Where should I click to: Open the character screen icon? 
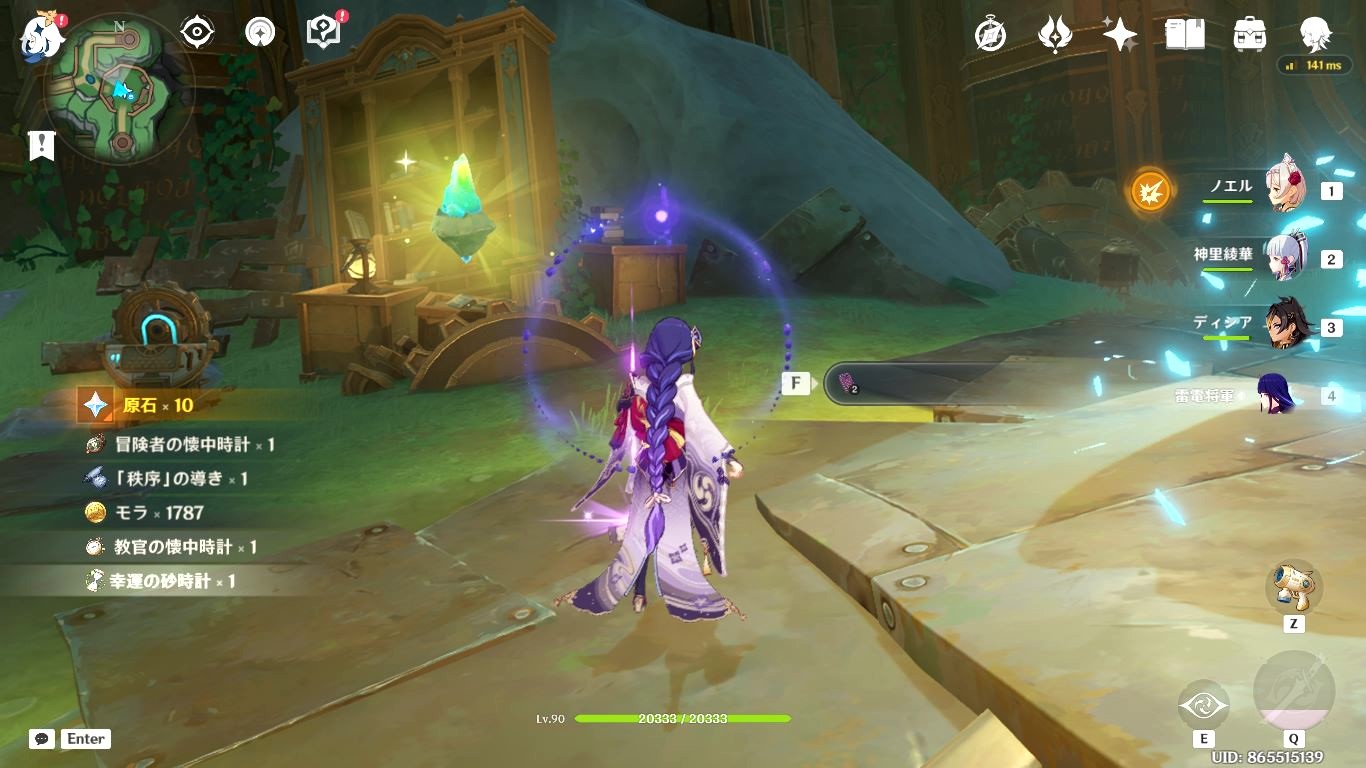click(x=1315, y=35)
